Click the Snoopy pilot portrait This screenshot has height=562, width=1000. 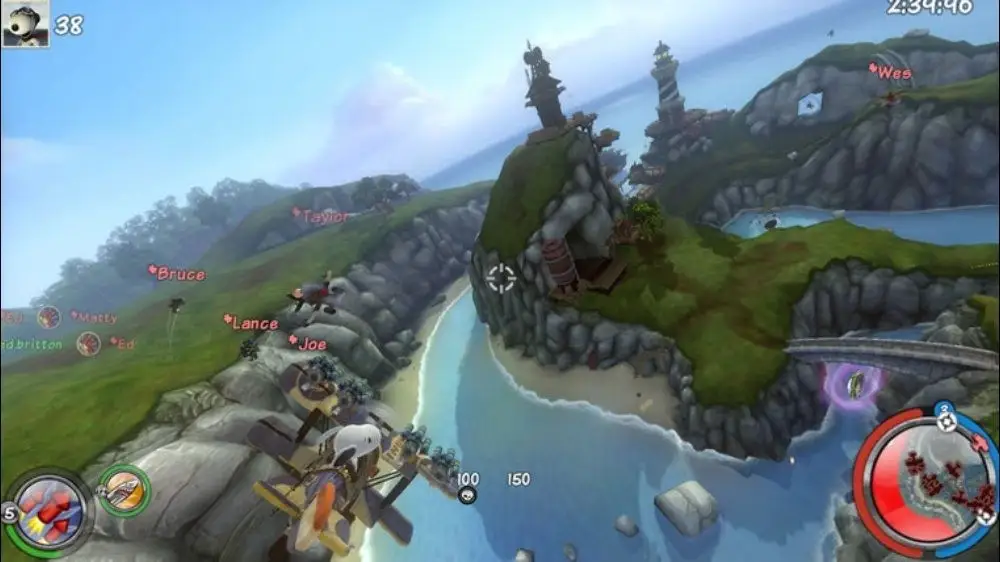click(x=25, y=24)
